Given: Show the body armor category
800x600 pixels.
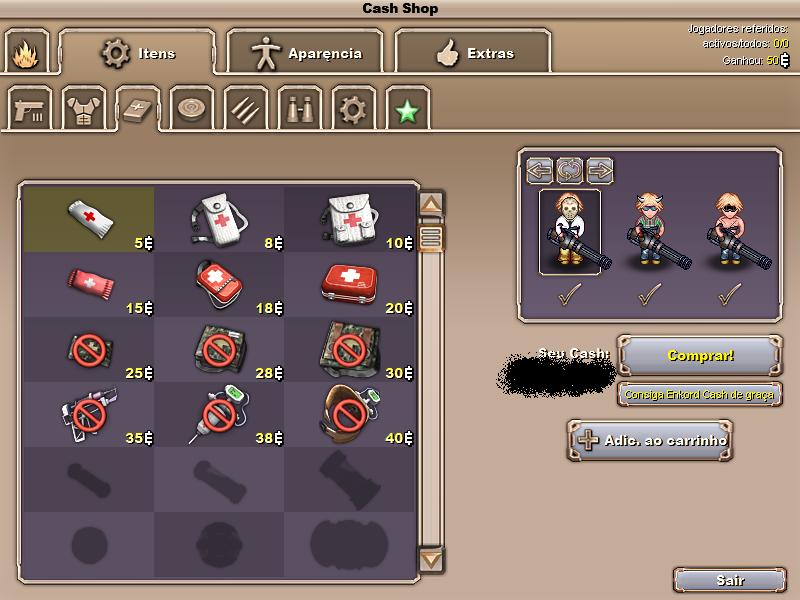Looking at the screenshot, I should click(84, 108).
